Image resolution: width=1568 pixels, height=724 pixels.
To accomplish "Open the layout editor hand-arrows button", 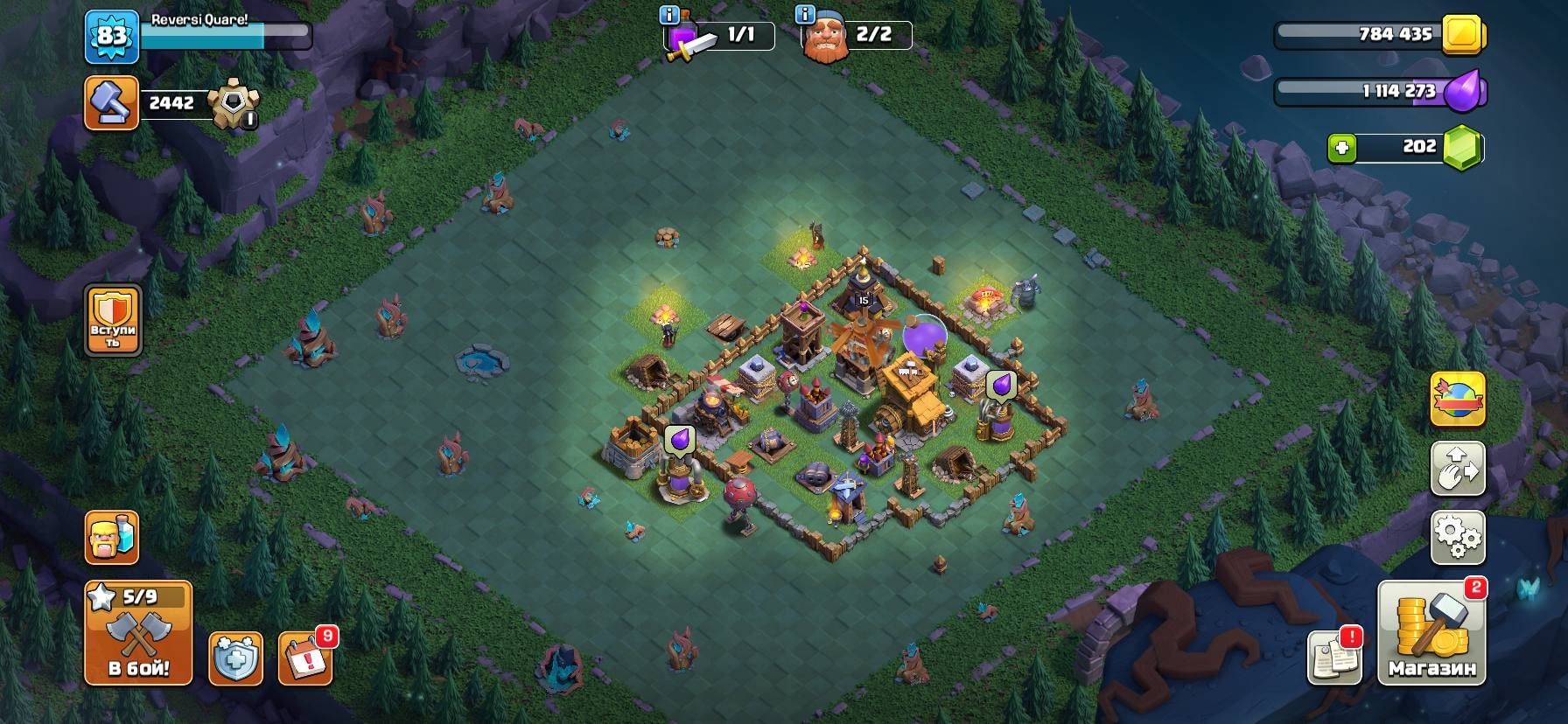I will 1458,468.
